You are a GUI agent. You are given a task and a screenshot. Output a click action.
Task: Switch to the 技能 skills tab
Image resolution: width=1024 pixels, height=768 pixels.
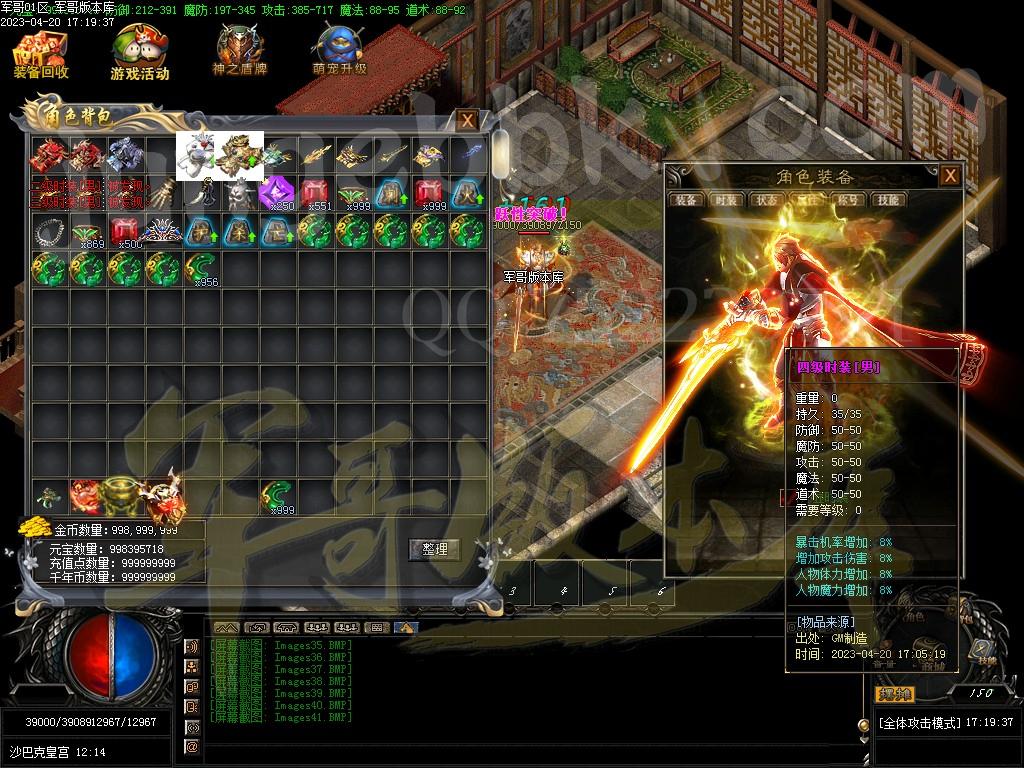pyautogui.click(x=888, y=199)
